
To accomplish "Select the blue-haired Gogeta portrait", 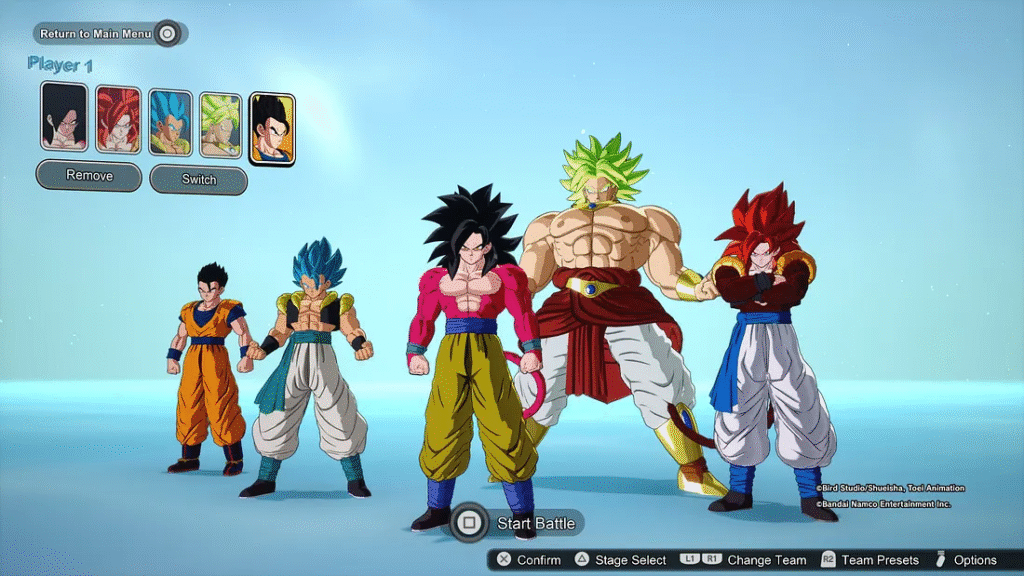I will coord(169,123).
